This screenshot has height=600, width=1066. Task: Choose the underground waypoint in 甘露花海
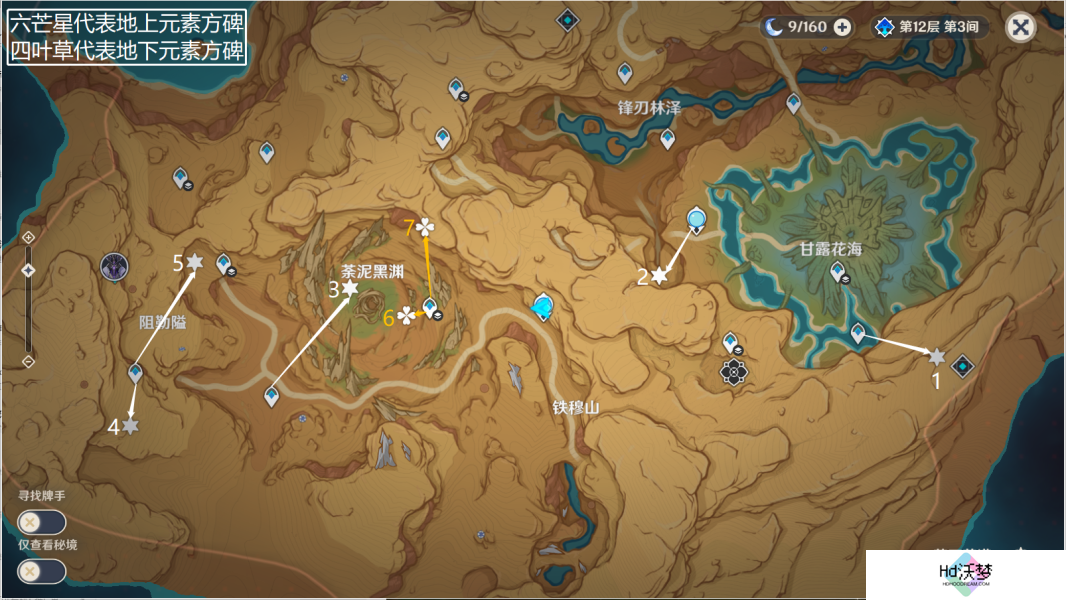[837, 270]
